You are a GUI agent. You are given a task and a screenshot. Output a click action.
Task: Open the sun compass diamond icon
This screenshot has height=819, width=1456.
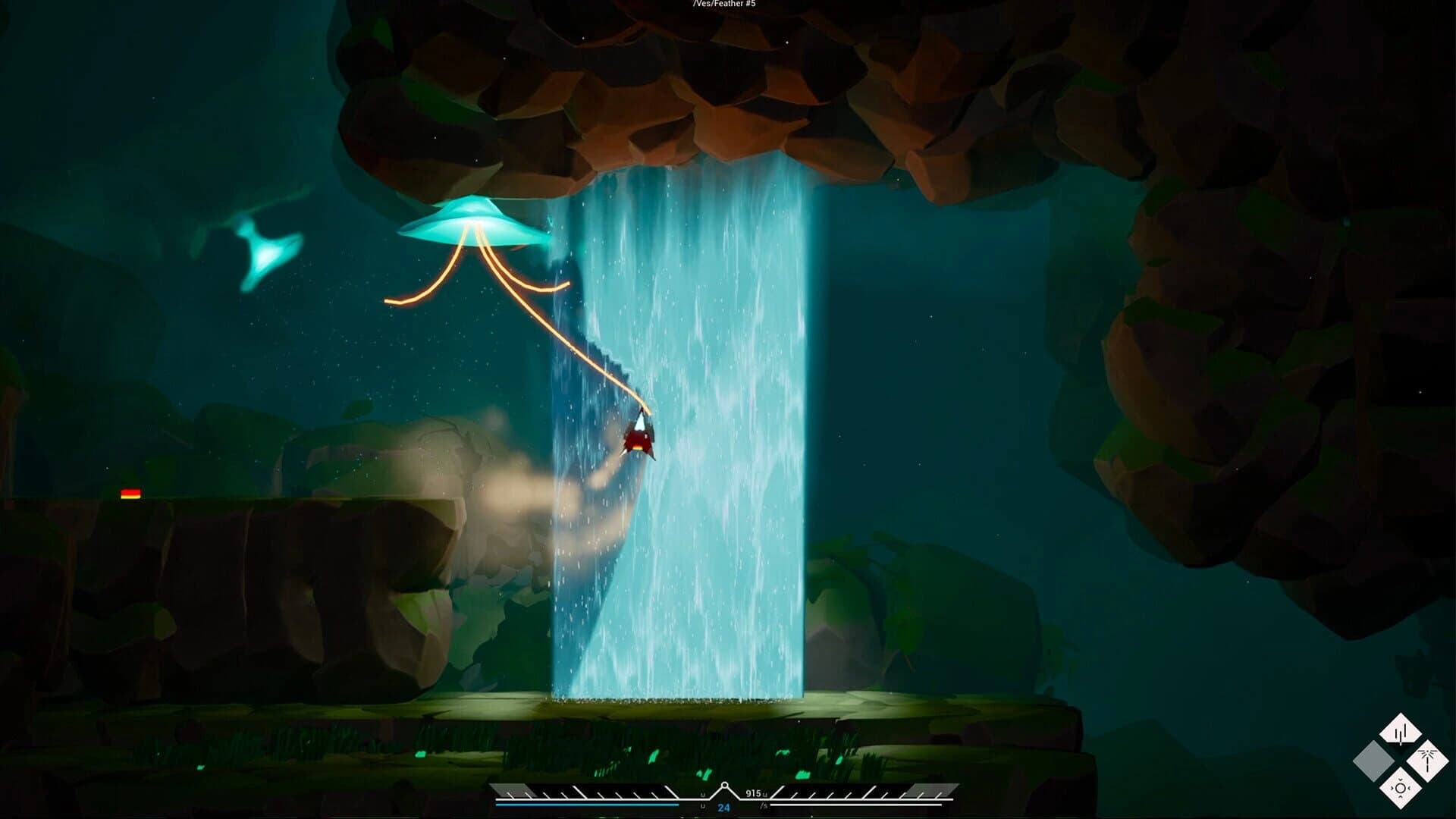(x=1401, y=787)
